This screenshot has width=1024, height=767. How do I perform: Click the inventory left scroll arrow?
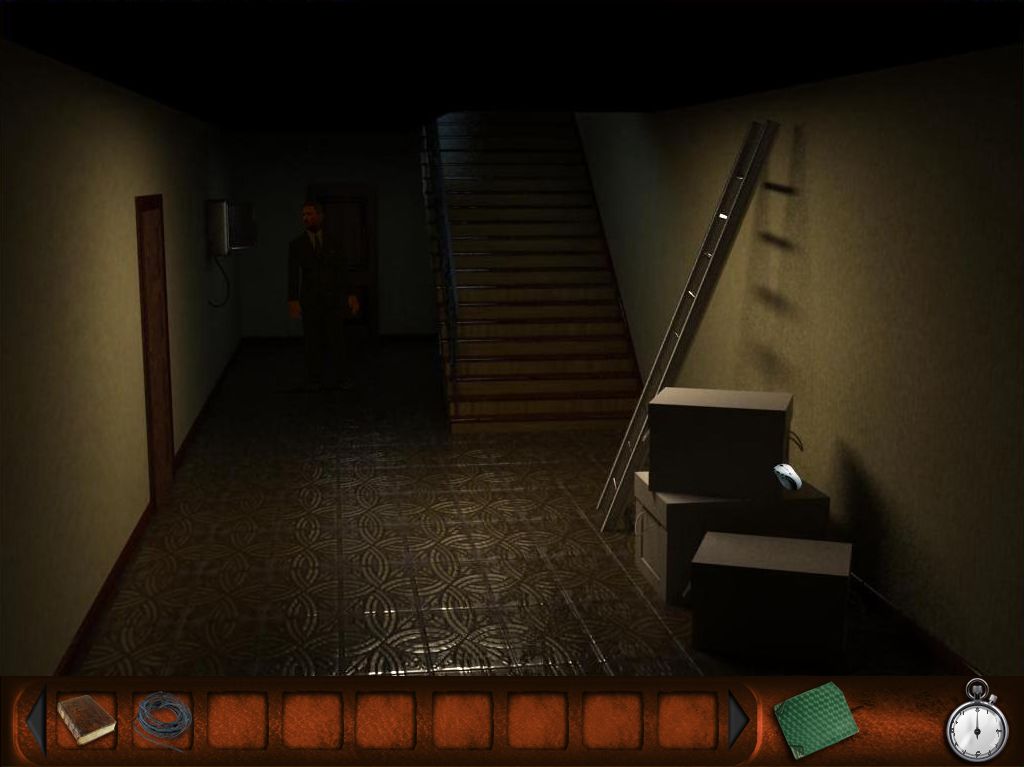tap(36, 719)
